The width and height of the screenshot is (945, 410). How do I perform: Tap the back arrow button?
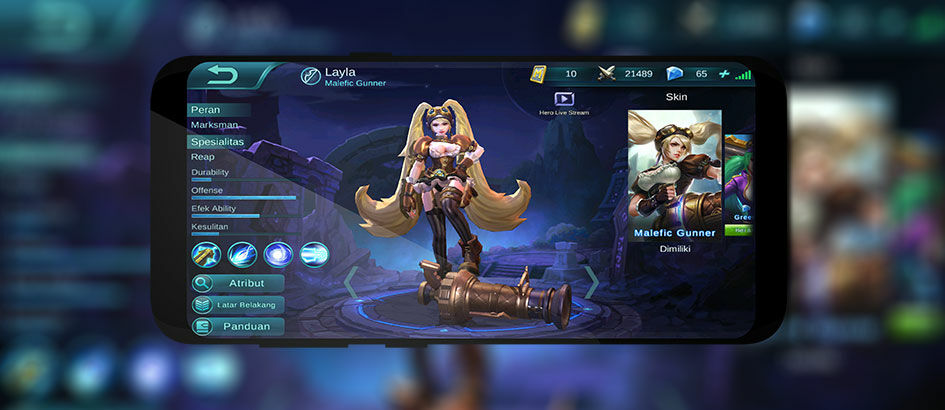tap(222, 75)
